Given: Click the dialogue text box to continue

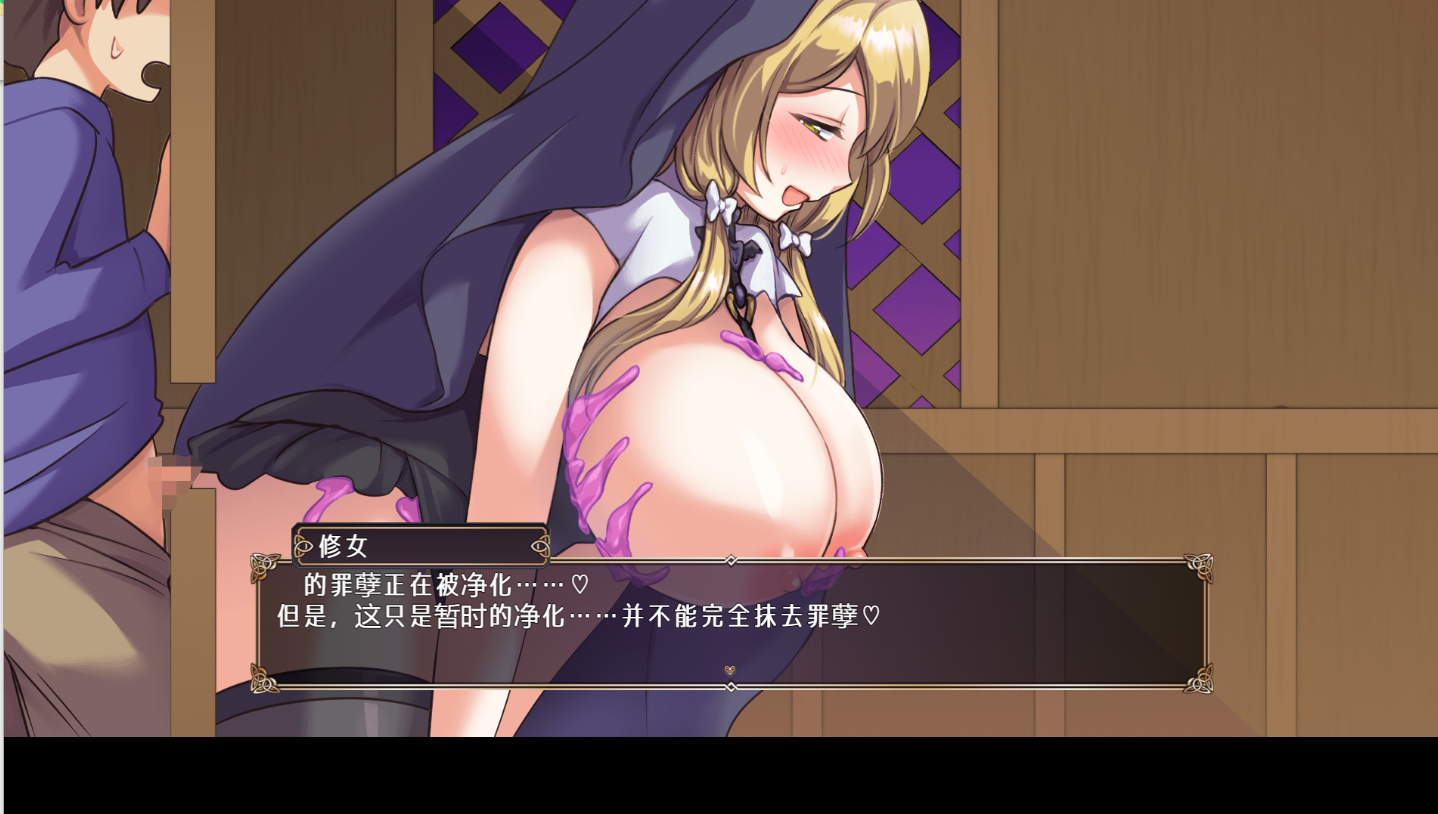Looking at the screenshot, I should (x=730, y=623).
